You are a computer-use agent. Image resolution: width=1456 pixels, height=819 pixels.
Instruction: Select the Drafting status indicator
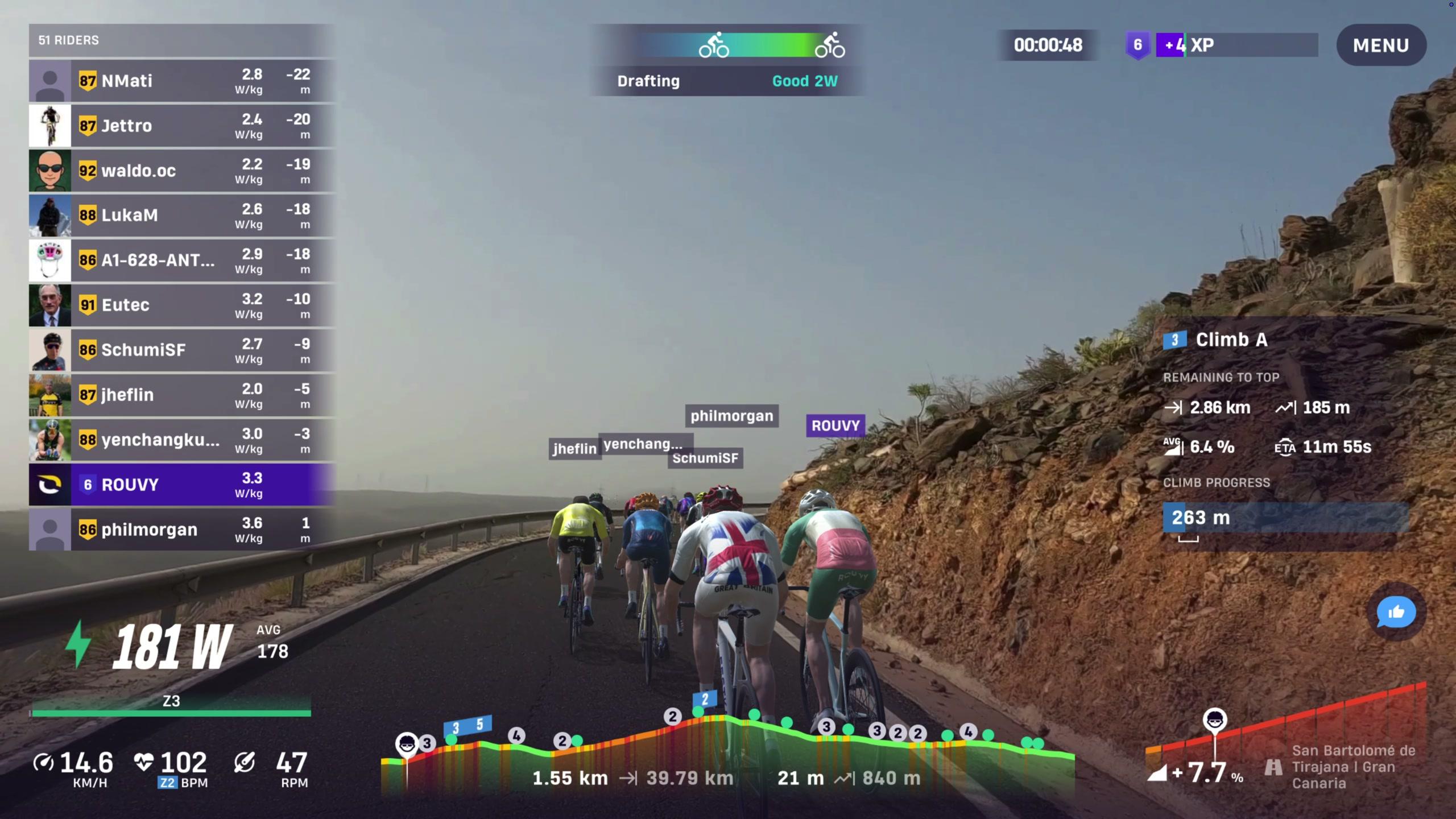(x=727, y=60)
